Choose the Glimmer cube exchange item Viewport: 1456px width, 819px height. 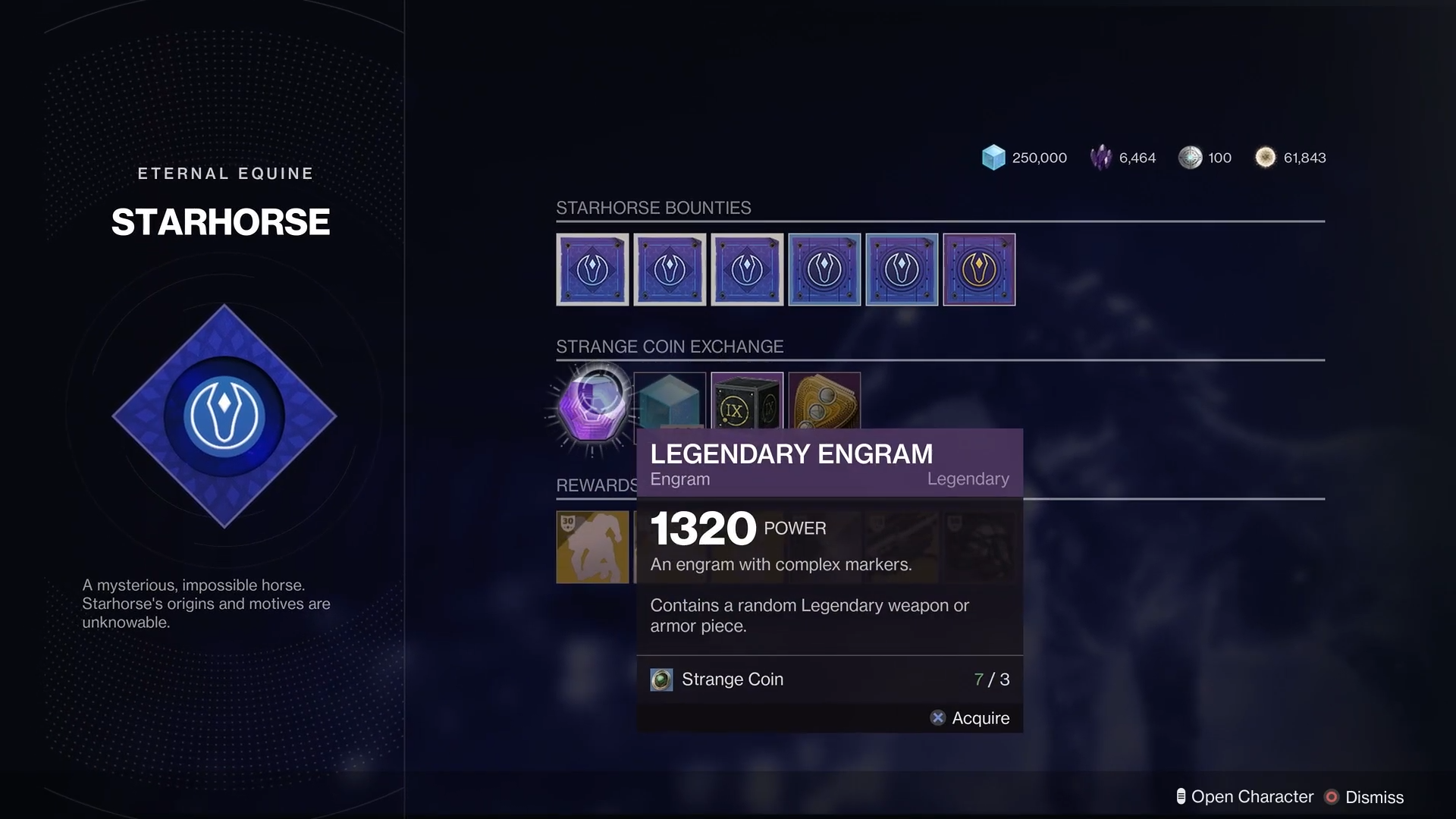point(670,400)
